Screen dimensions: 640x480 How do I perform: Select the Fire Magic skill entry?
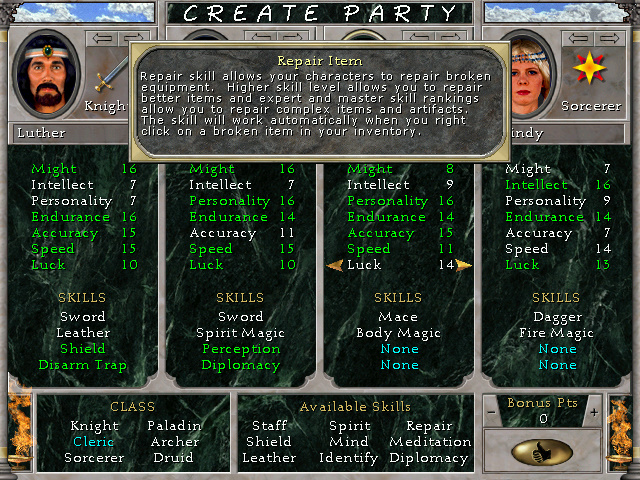557,333
